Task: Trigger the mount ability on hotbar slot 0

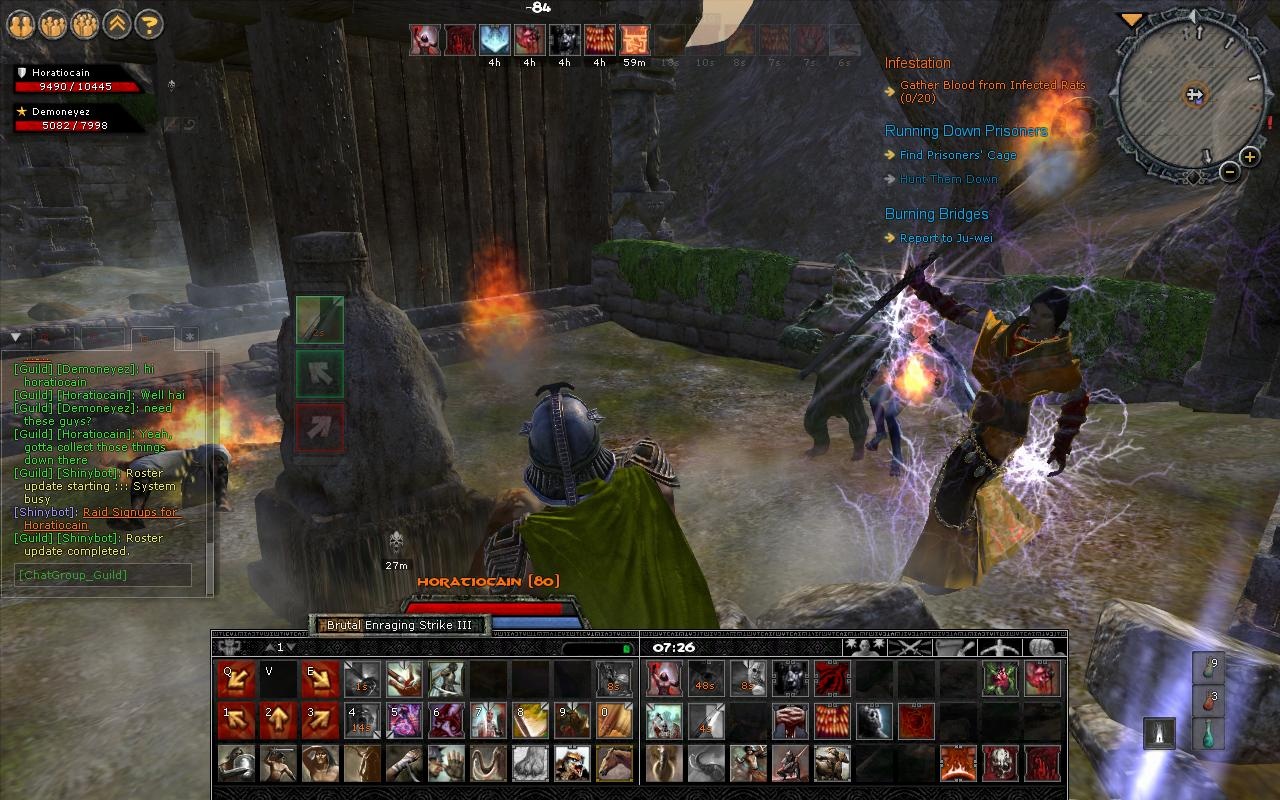Action: tap(613, 722)
